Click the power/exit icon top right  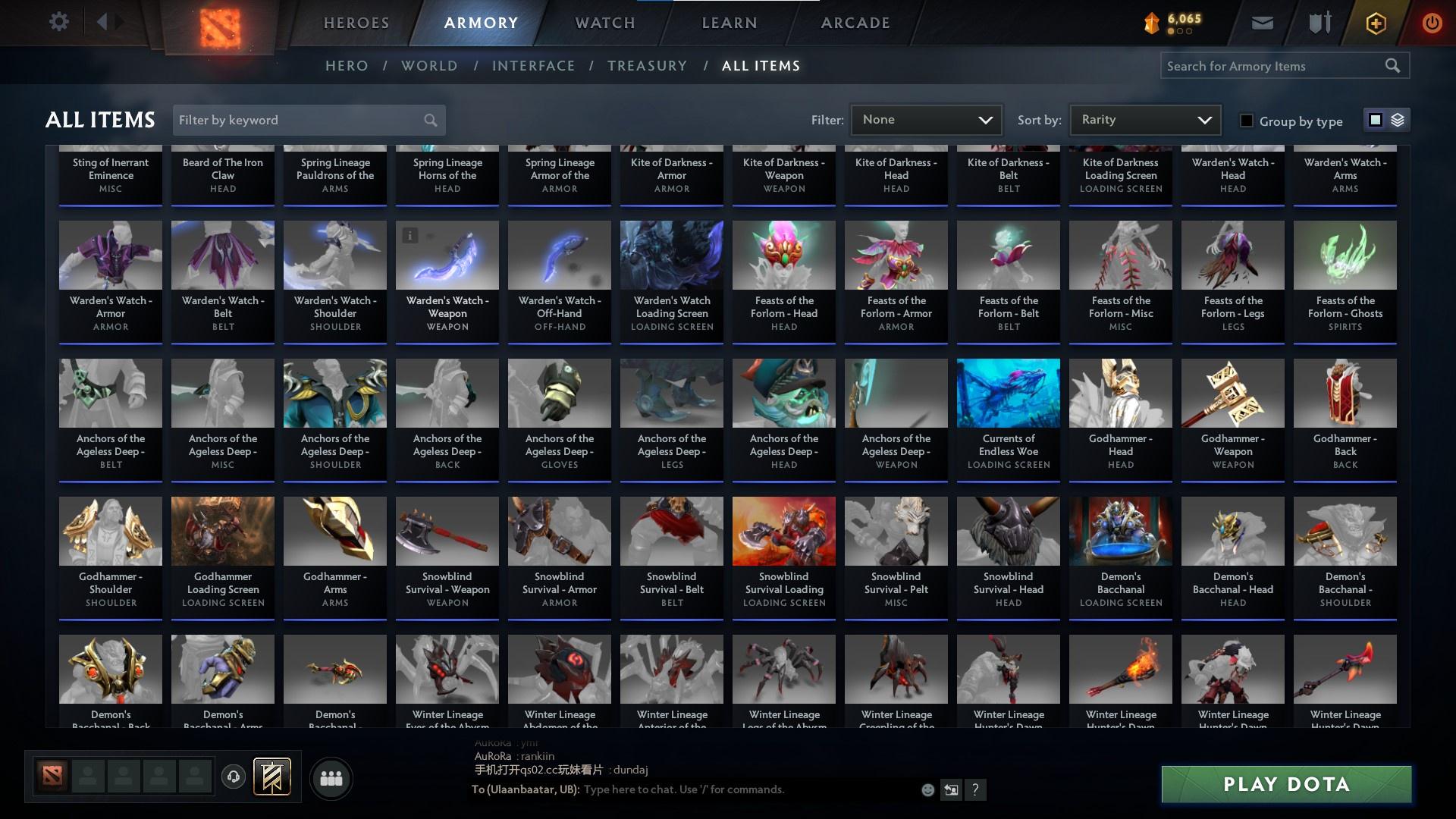(x=1432, y=22)
